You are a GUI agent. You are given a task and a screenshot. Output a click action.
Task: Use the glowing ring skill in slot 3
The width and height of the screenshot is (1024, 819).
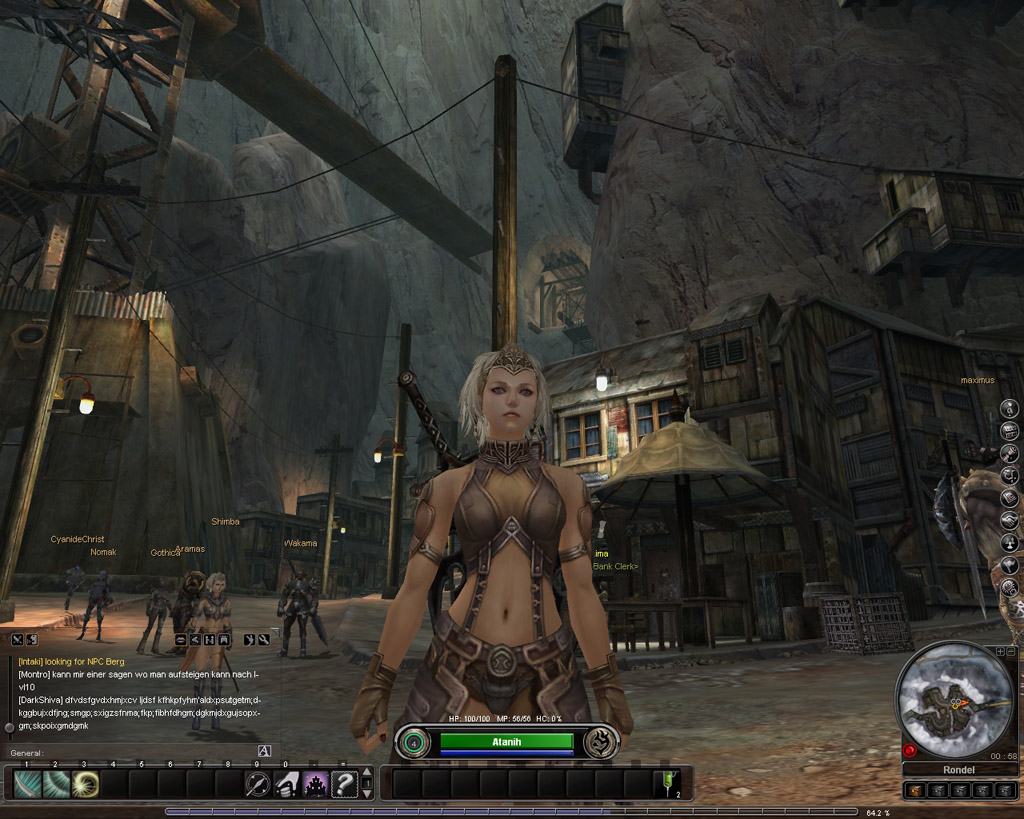pyautogui.click(x=86, y=783)
